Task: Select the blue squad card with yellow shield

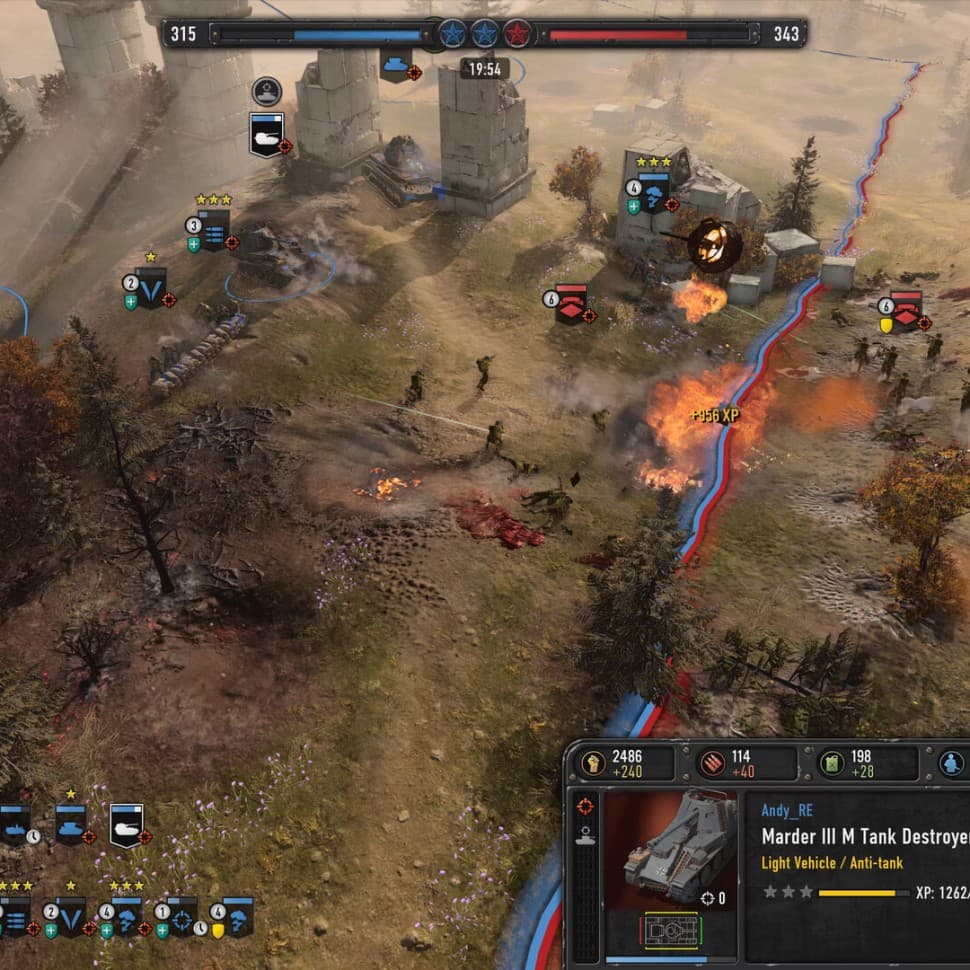Action: (237, 917)
